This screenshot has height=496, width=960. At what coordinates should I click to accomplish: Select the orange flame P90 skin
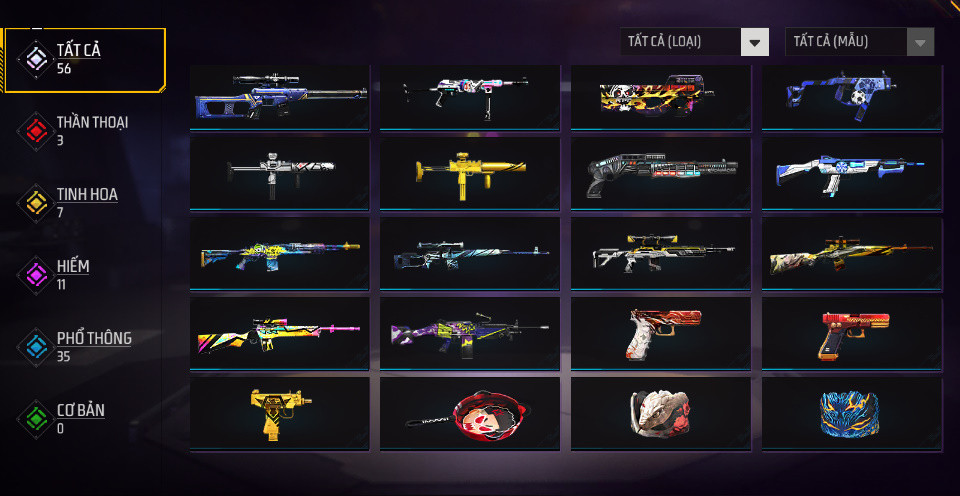661,97
